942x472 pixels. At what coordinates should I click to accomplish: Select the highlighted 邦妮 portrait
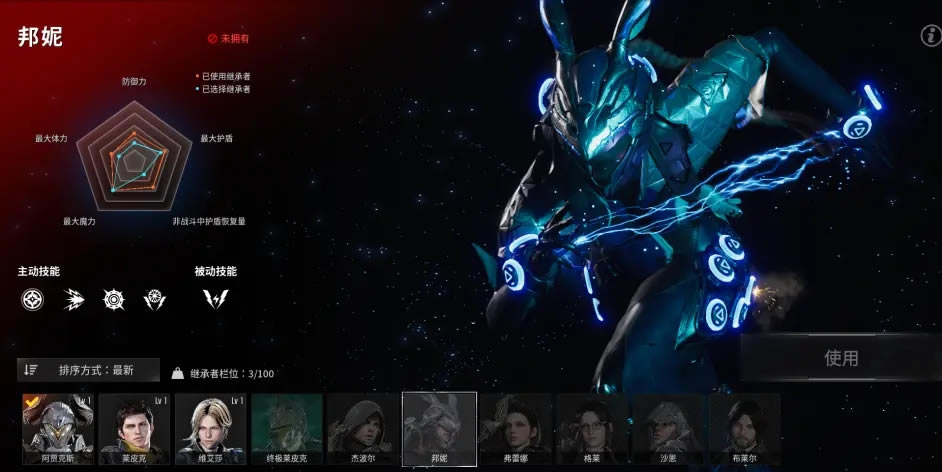(x=439, y=428)
